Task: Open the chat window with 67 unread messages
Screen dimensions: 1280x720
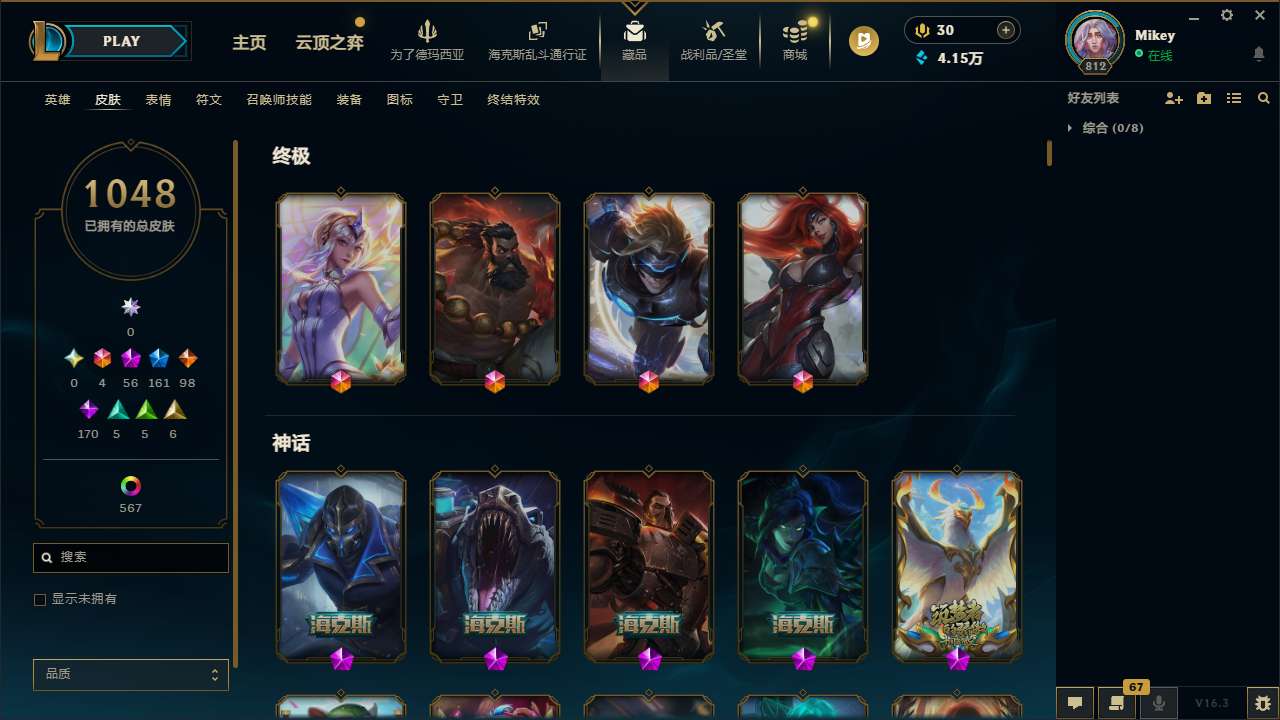Action: point(1117,703)
